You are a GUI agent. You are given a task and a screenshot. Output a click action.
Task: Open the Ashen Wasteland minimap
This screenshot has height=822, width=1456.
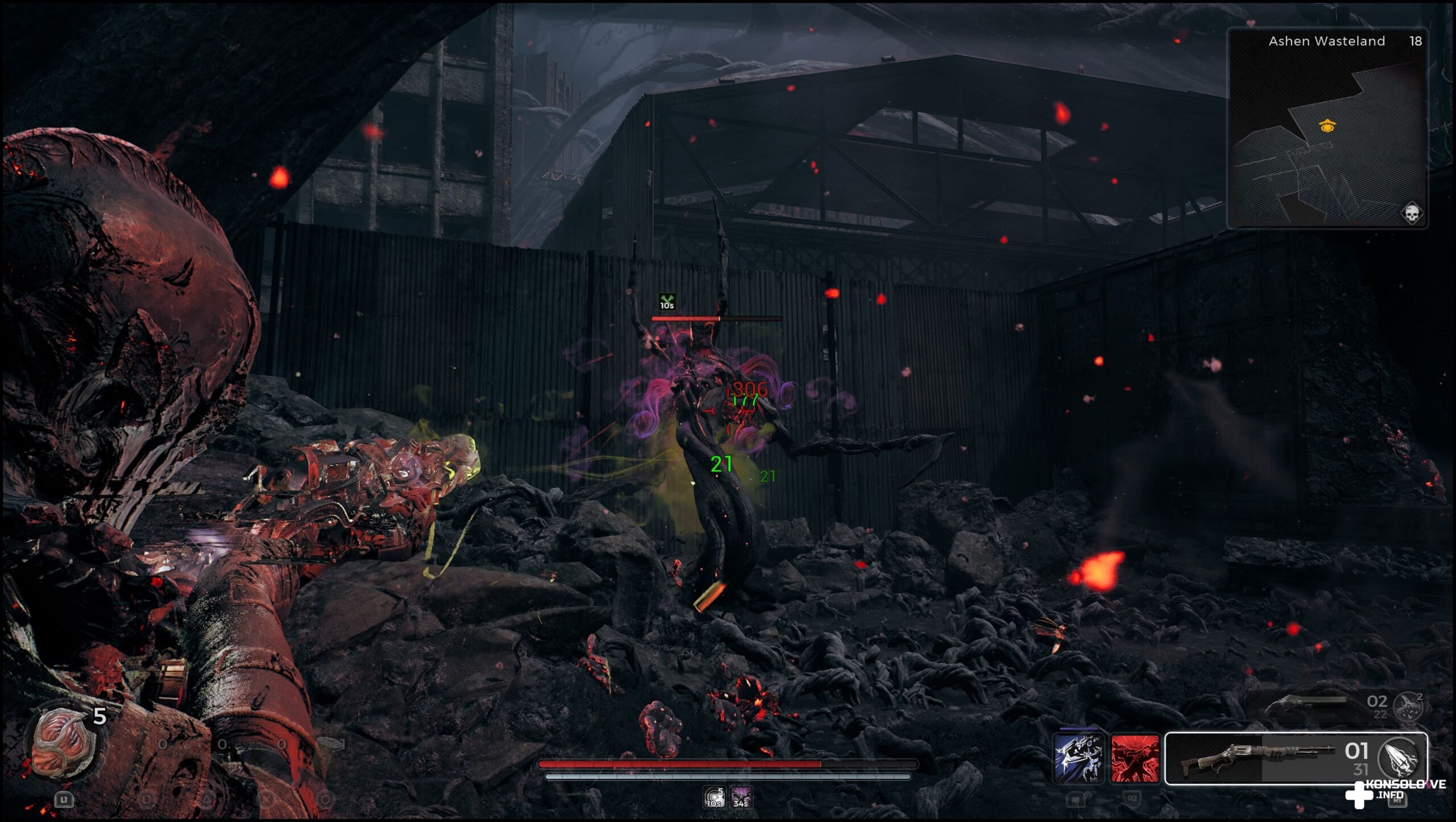(x=1327, y=128)
